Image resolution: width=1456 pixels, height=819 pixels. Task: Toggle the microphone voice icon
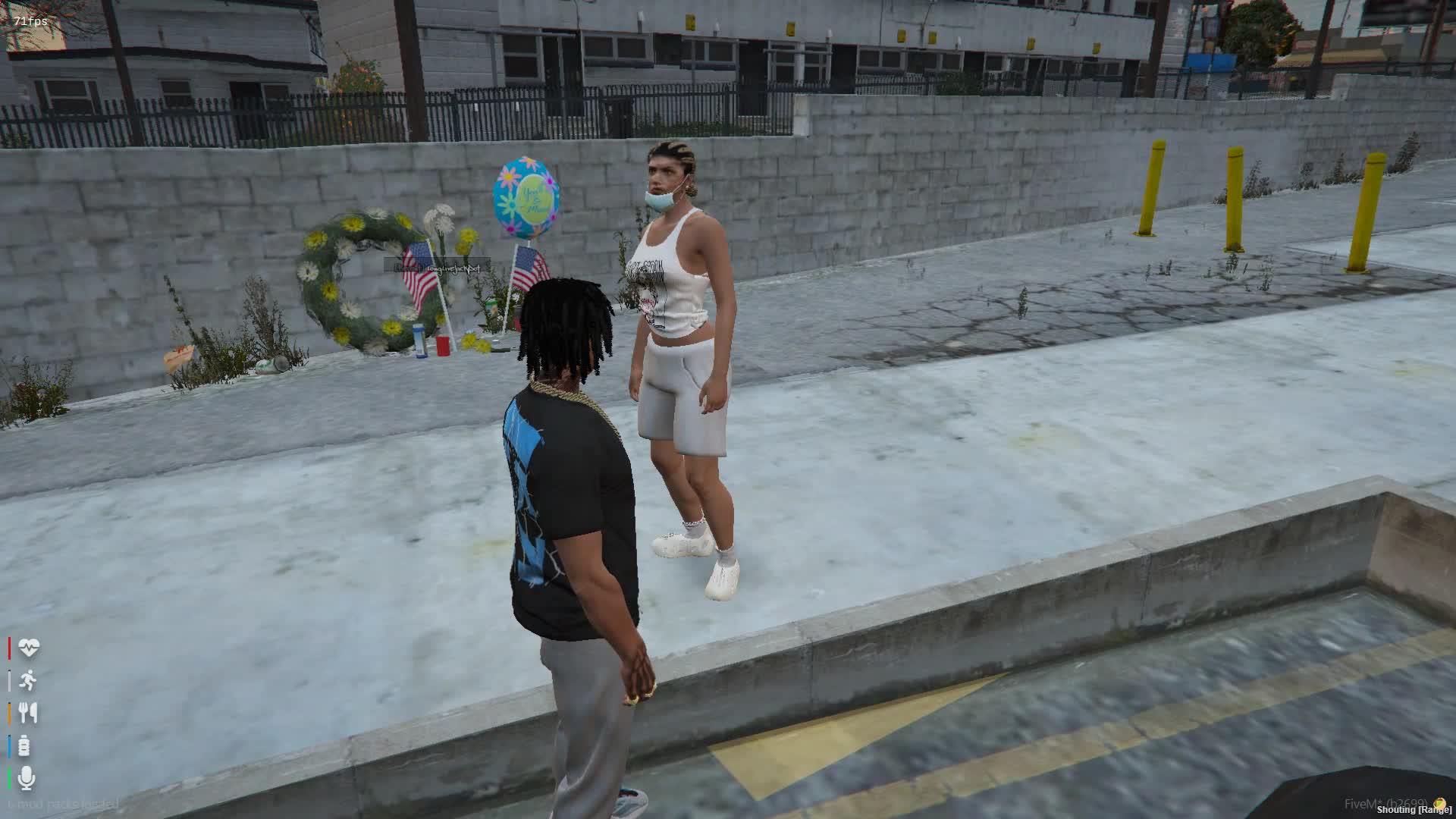[x=27, y=778]
